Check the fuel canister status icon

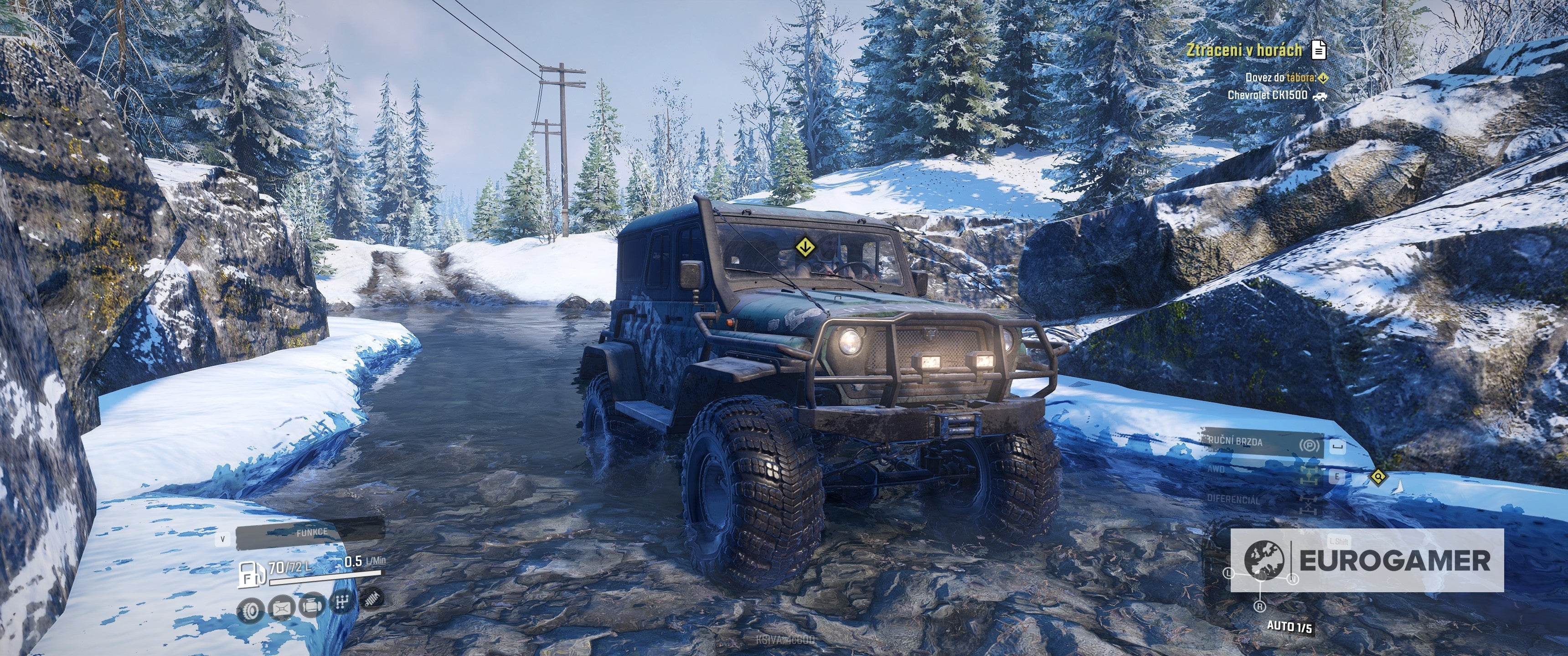coord(281,608)
